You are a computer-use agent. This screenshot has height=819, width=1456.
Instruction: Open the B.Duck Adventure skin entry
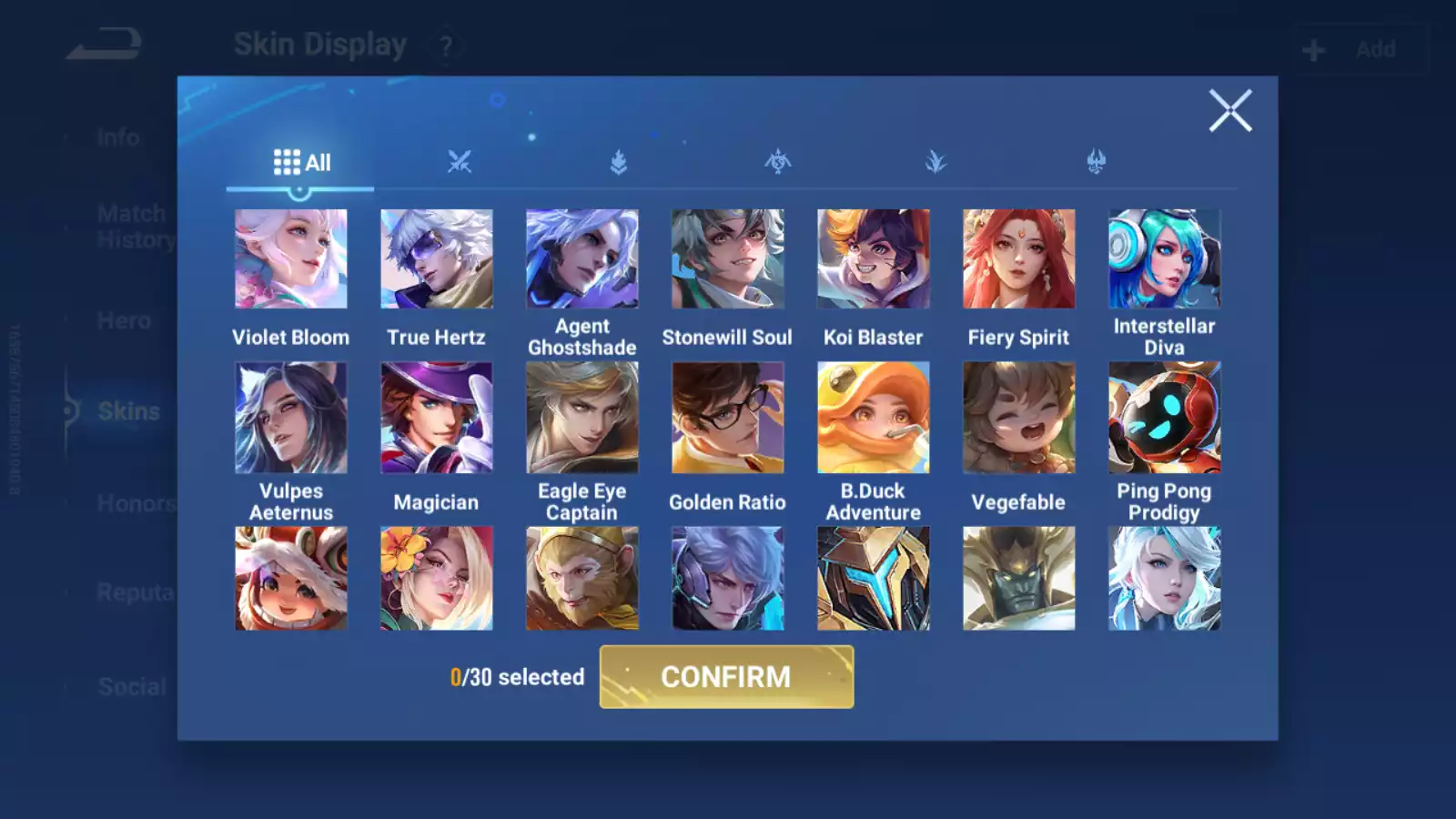[874, 417]
